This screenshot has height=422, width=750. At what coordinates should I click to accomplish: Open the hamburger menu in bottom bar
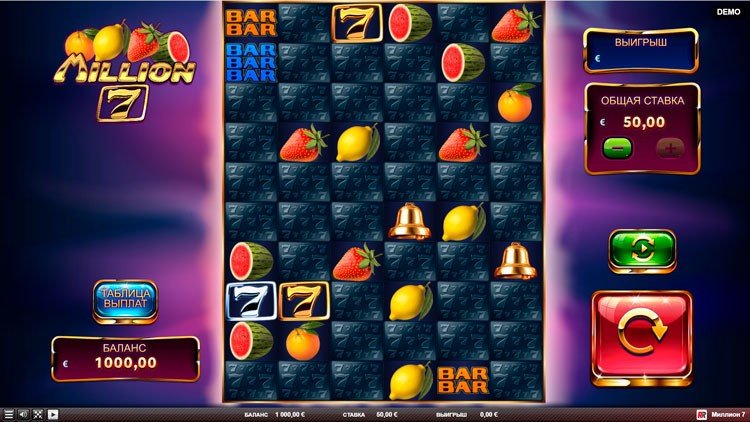coord(8,414)
